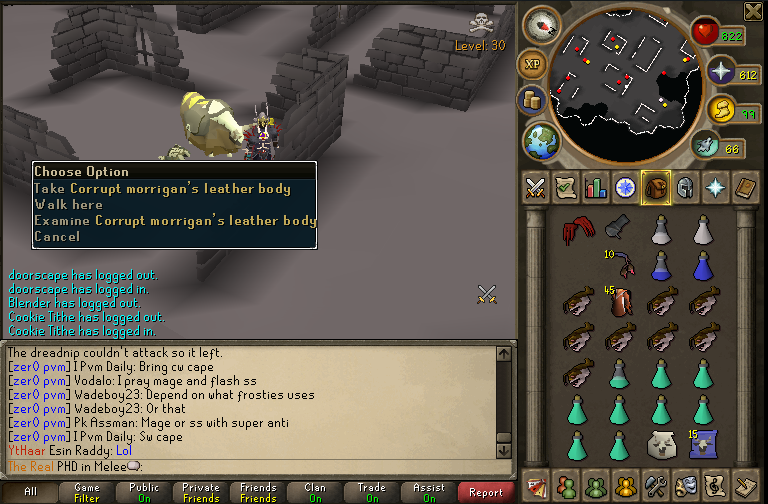Image resolution: width=768 pixels, height=504 pixels.
Task: Switch to the All chat tab
Action: [30, 492]
